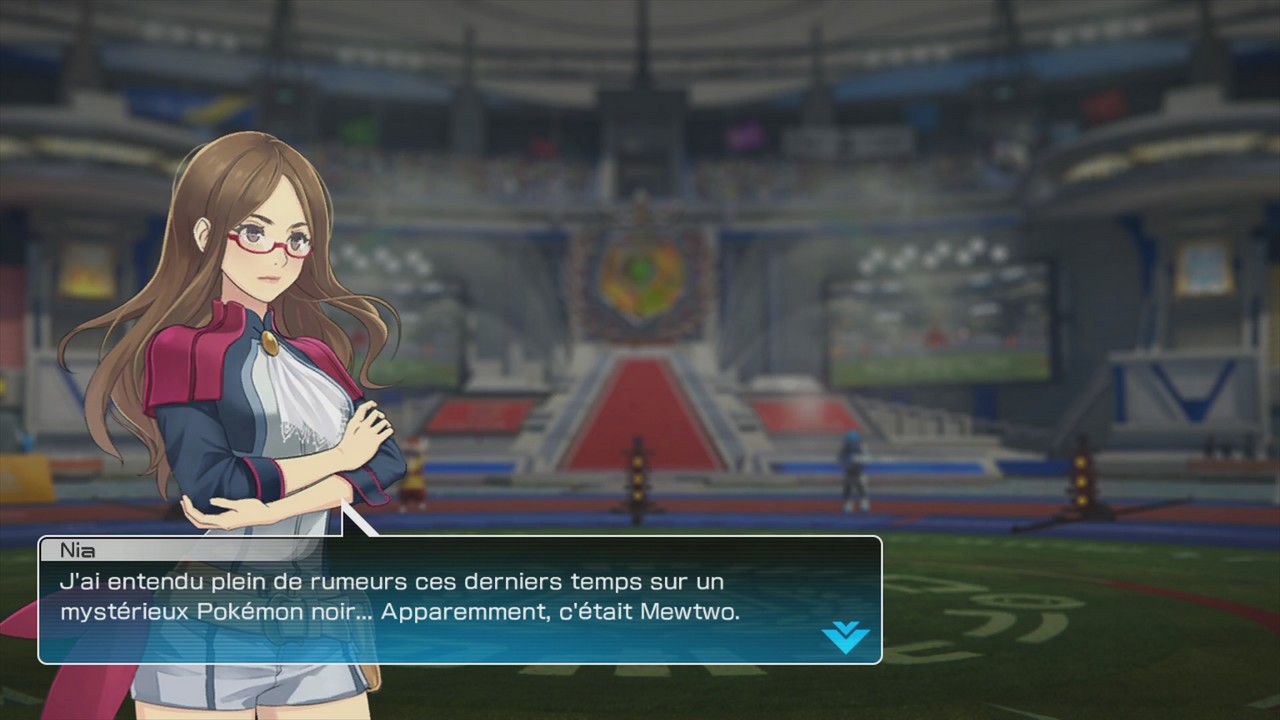
Task: Advance dialogue with the blue down arrow
Action: pos(845,636)
